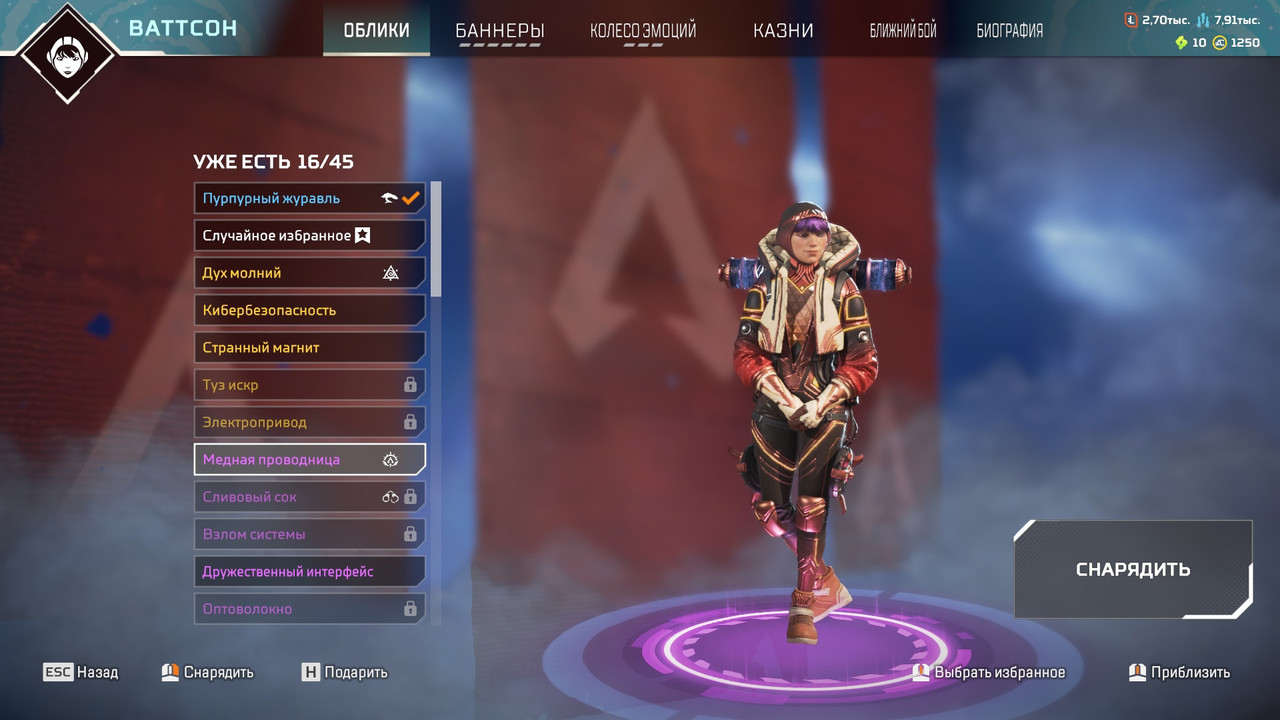Screen dimensions: 1280x720
Task: Choose the Случайное избранное entry
Action: click(x=309, y=235)
